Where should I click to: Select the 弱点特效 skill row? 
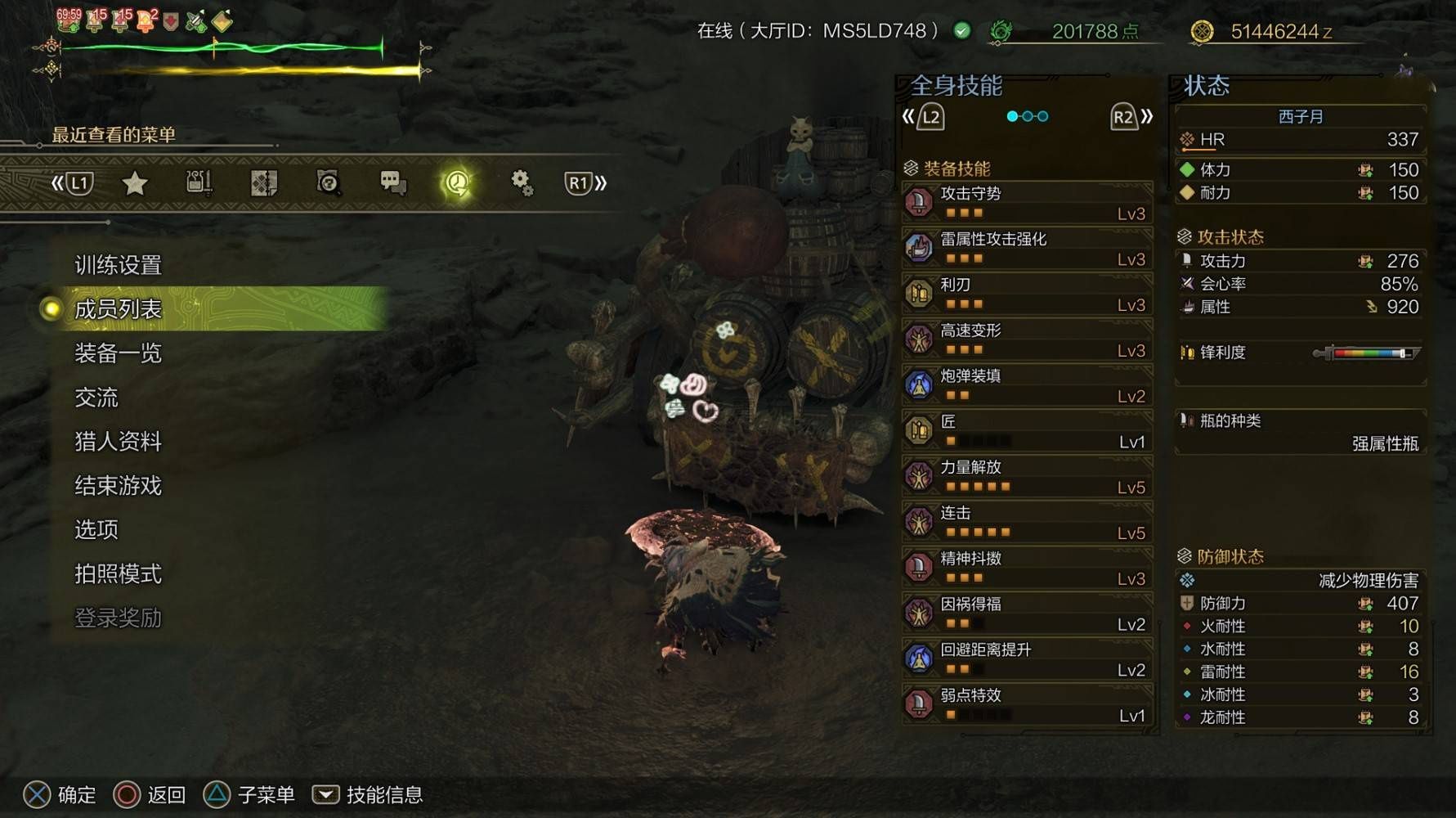click(x=1028, y=704)
